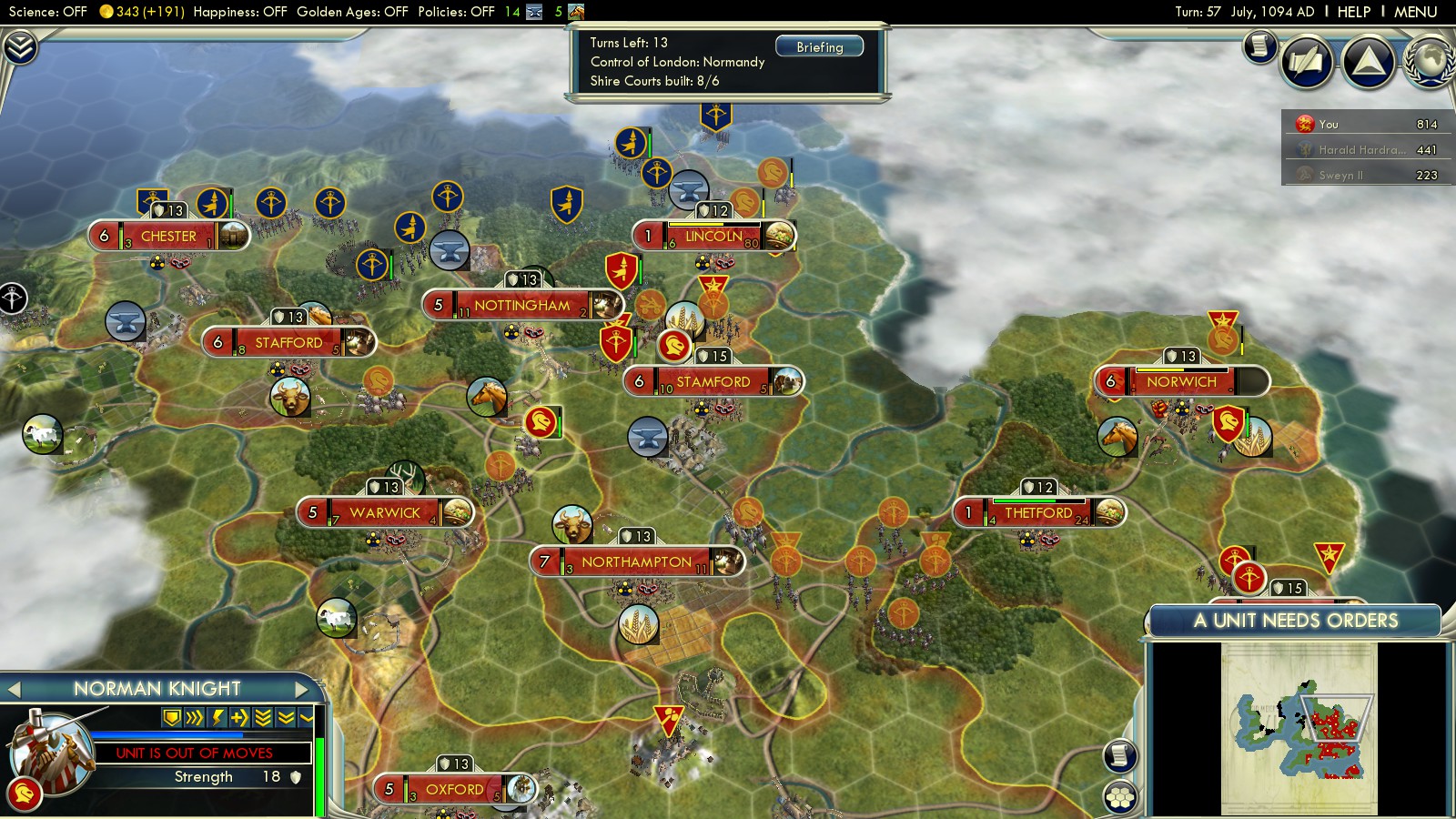Open the game MENU
The height and width of the screenshot is (819, 1456).
(x=1415, y=12)
